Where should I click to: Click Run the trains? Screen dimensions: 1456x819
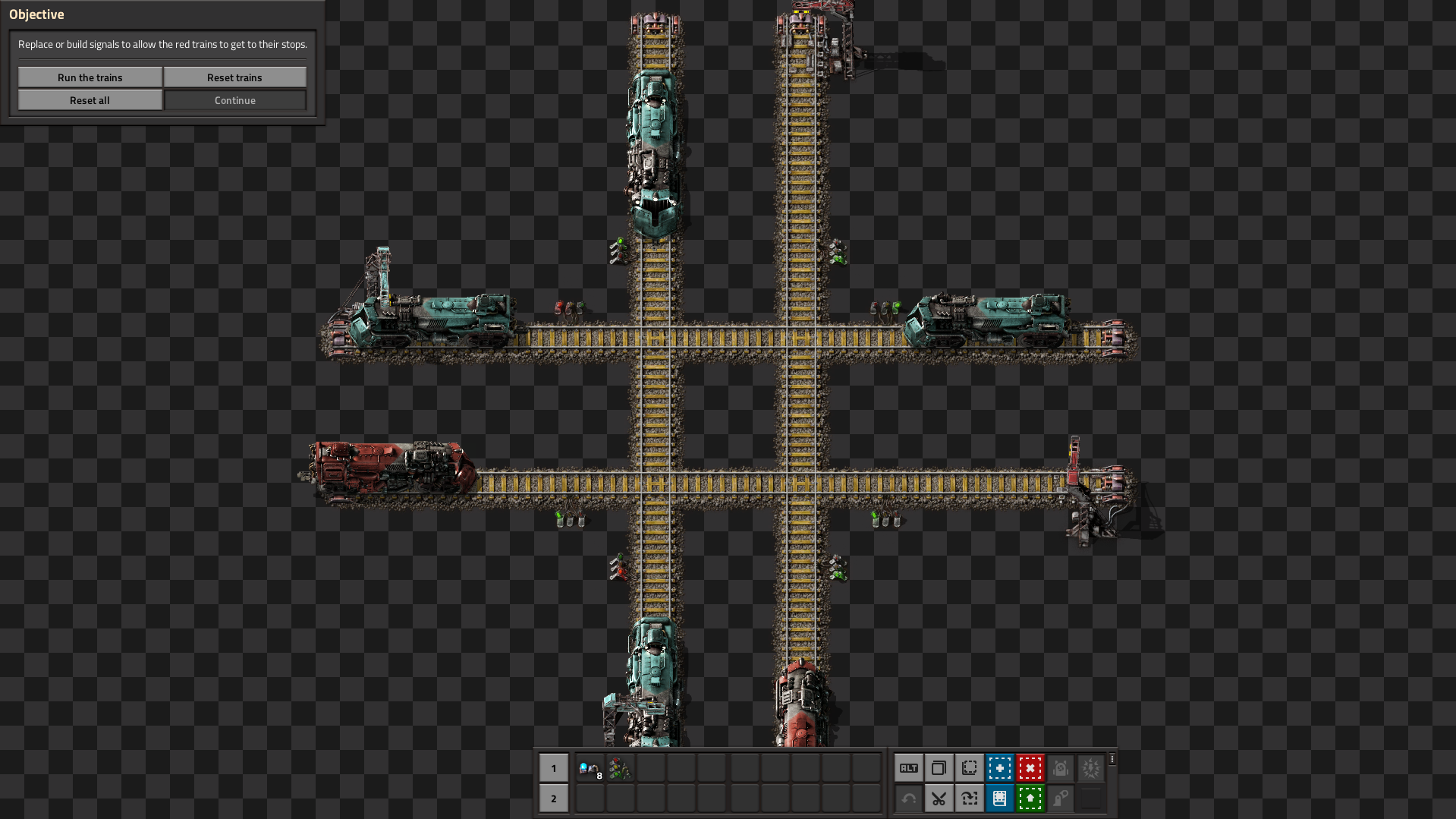click(x=89, y=77)
